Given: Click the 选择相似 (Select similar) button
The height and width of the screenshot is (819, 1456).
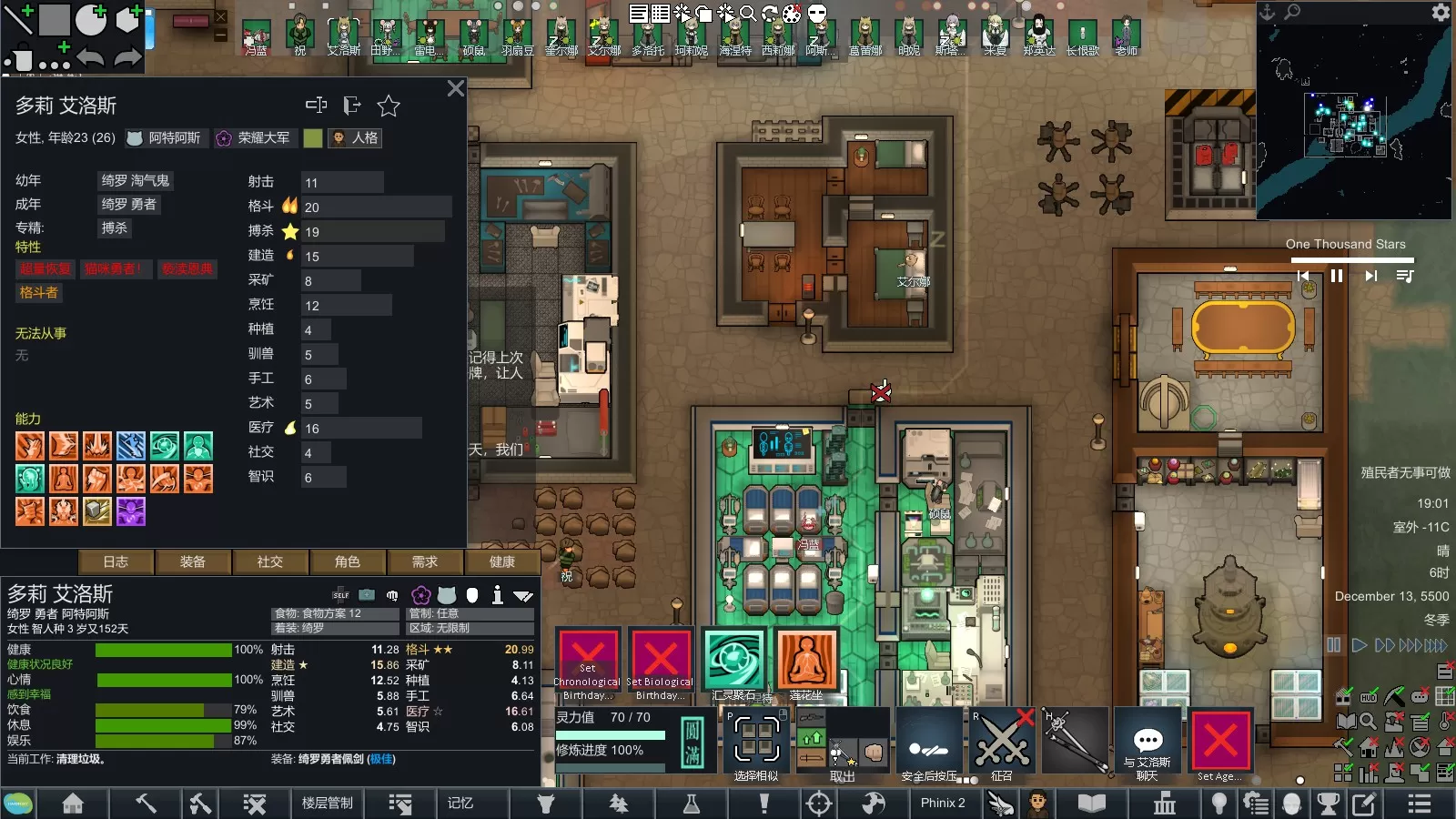Looking at the screenshot, I should point(757,743).
